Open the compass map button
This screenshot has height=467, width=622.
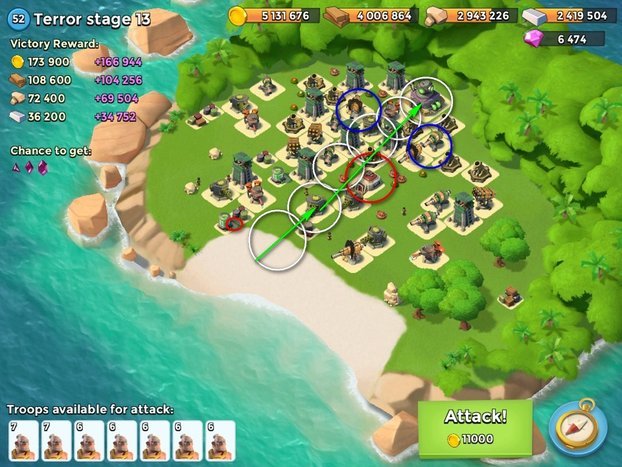(577, 428)
